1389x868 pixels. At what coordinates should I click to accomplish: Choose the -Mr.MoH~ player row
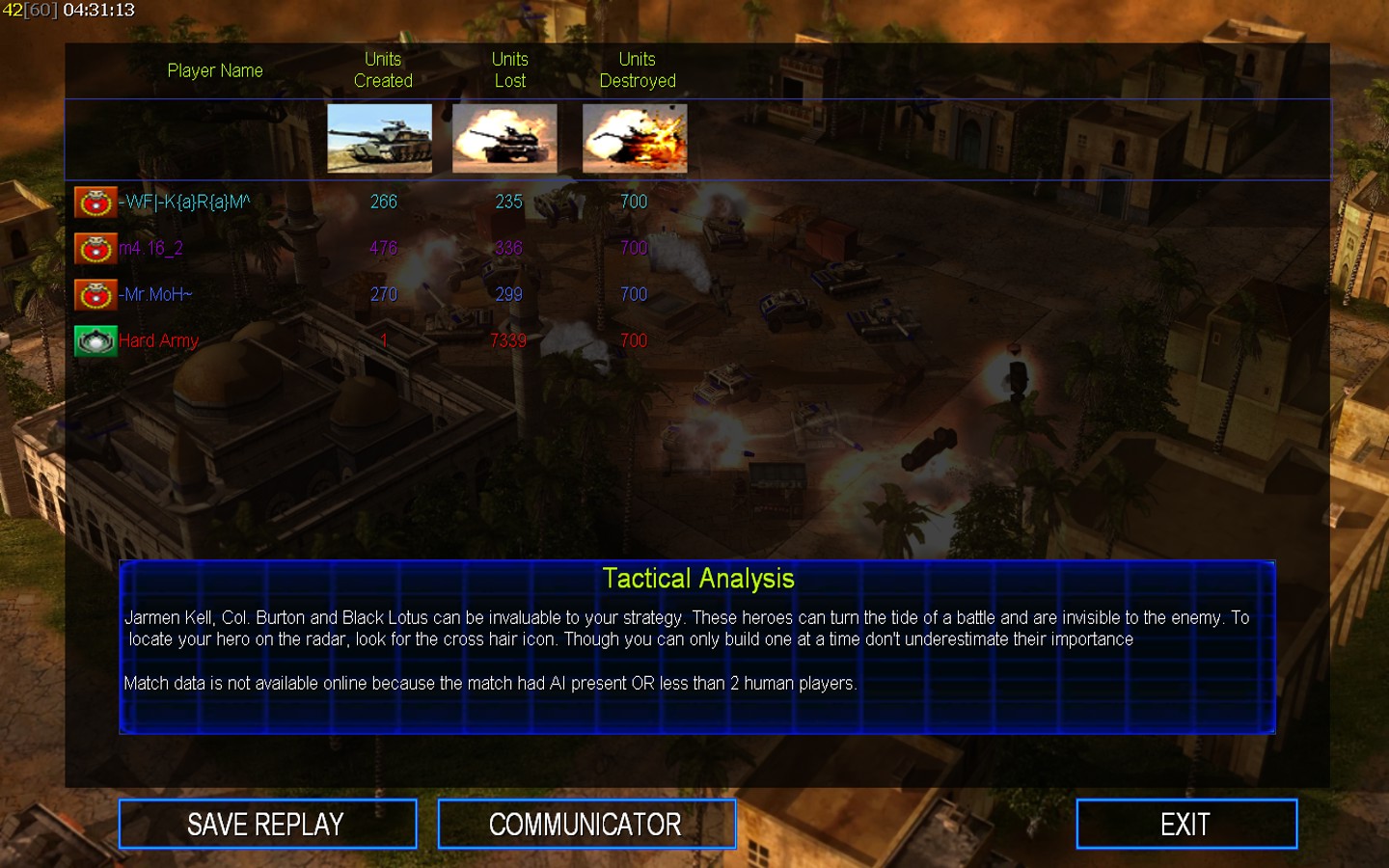point(155,294)
